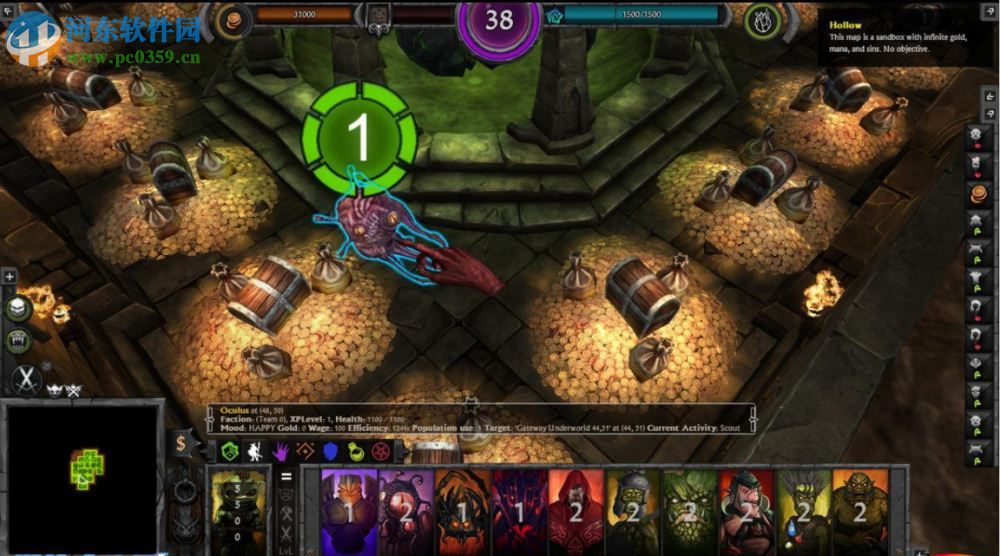Open the red pentagram category tab
This screenshot has width=1000, height=556.
coord(385,452)
